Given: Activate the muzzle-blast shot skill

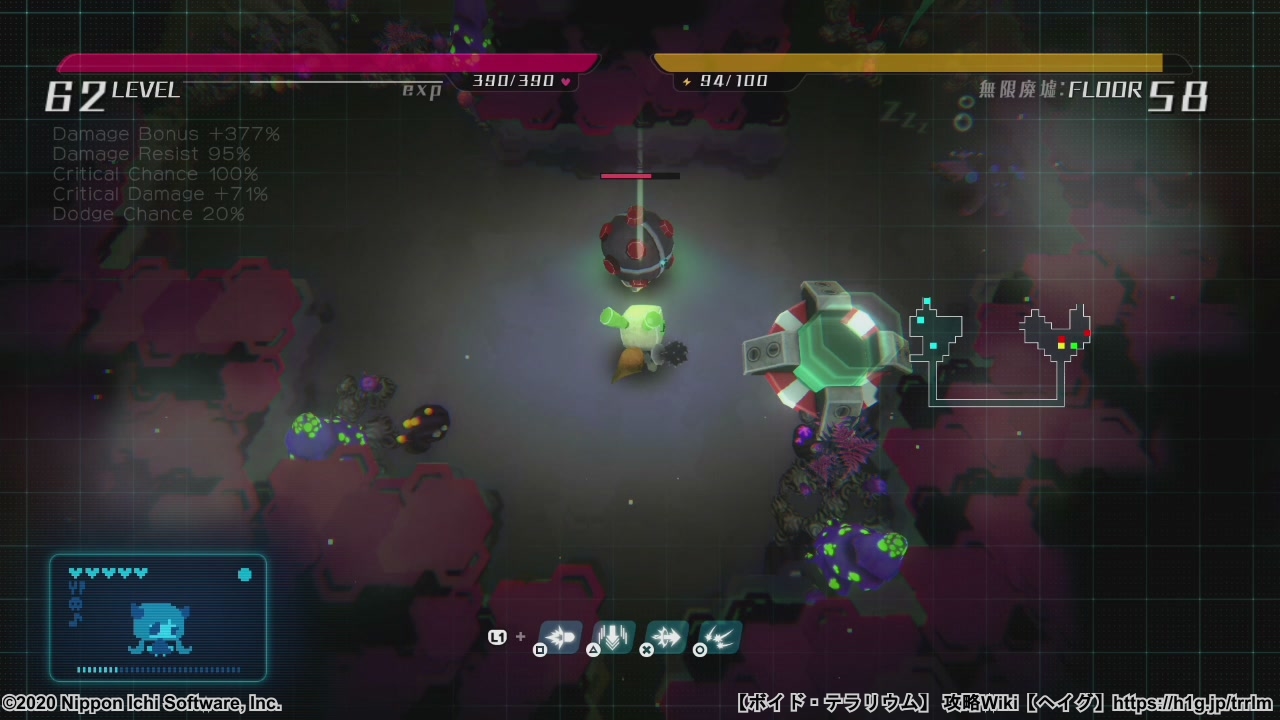Looking at the screenshot, I should coord(561,636).
